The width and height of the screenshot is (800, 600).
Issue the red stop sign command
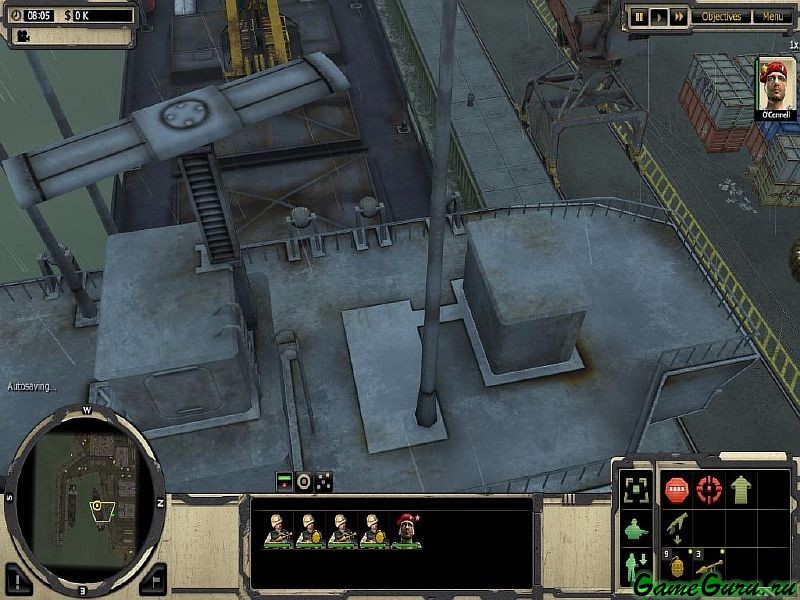[677, 489]
